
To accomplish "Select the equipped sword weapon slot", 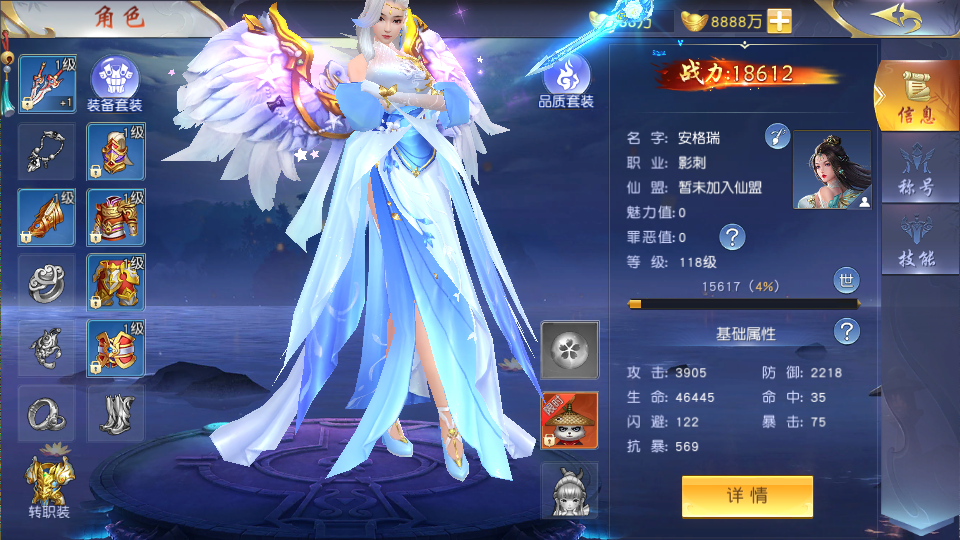I will coord(46,84).
